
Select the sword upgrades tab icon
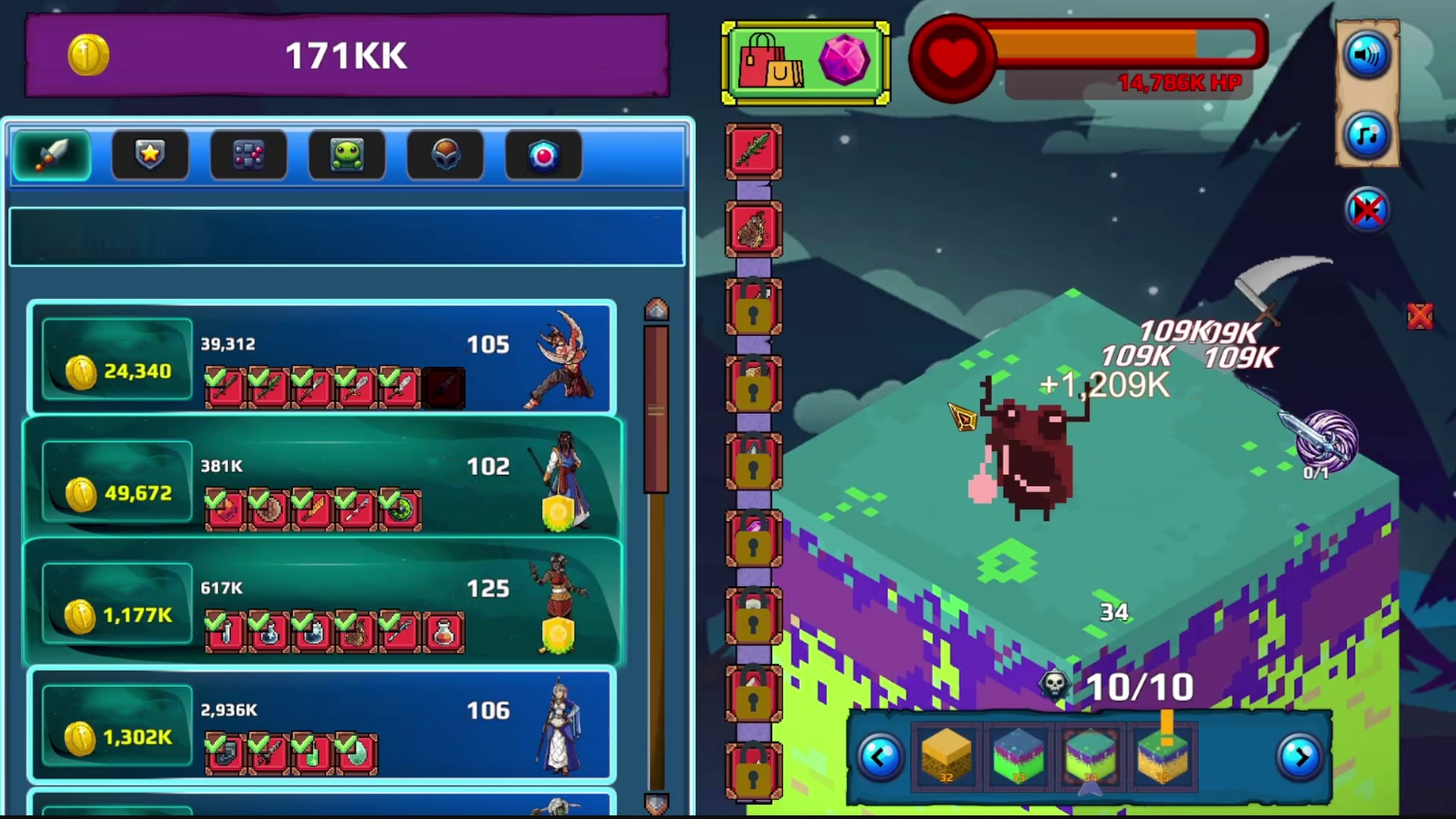tap(51, 155)
